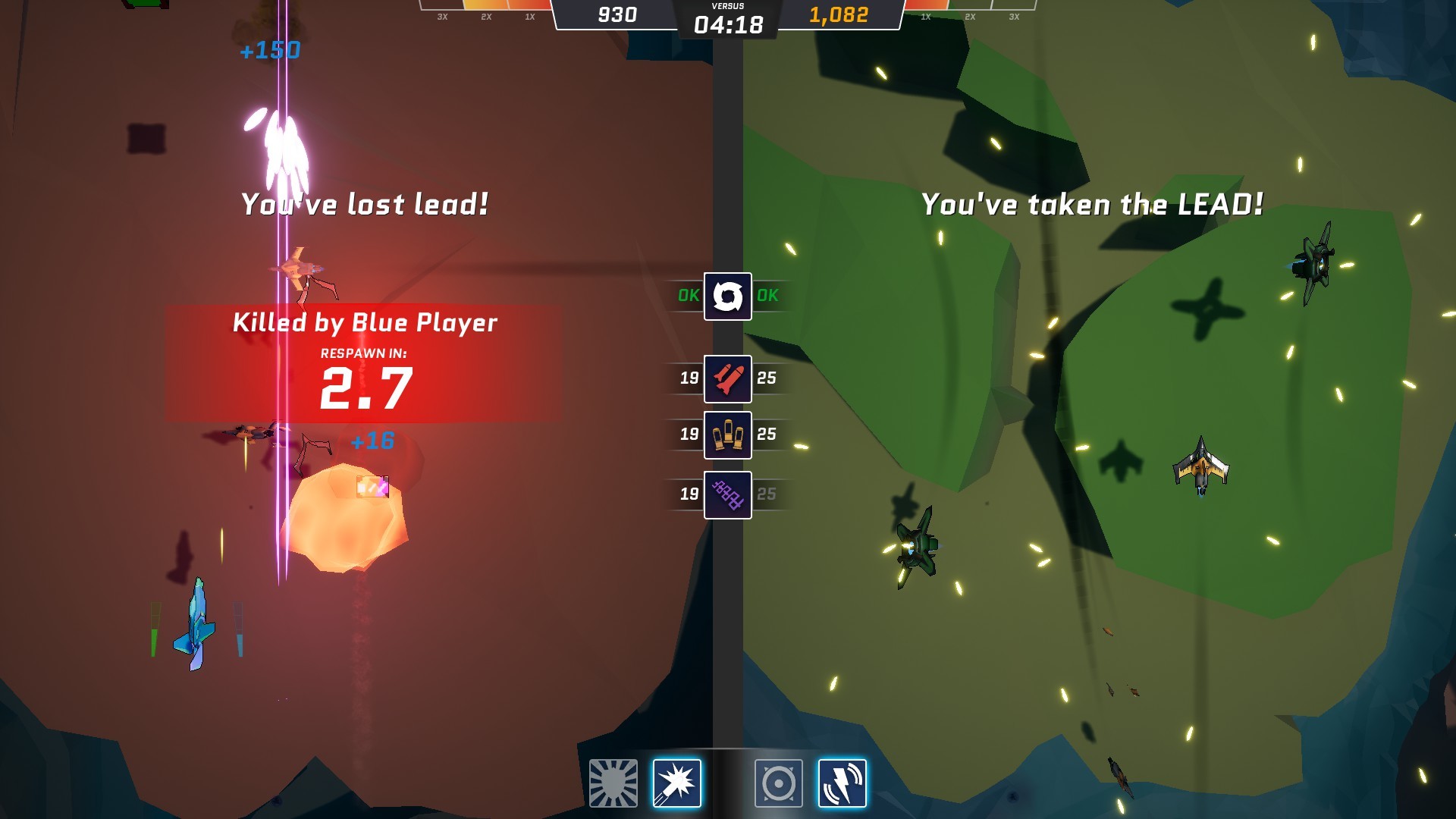Viewport: 1456px width, 819px height.
Task: Click the VERSUS header label
Action: [726, 5]
